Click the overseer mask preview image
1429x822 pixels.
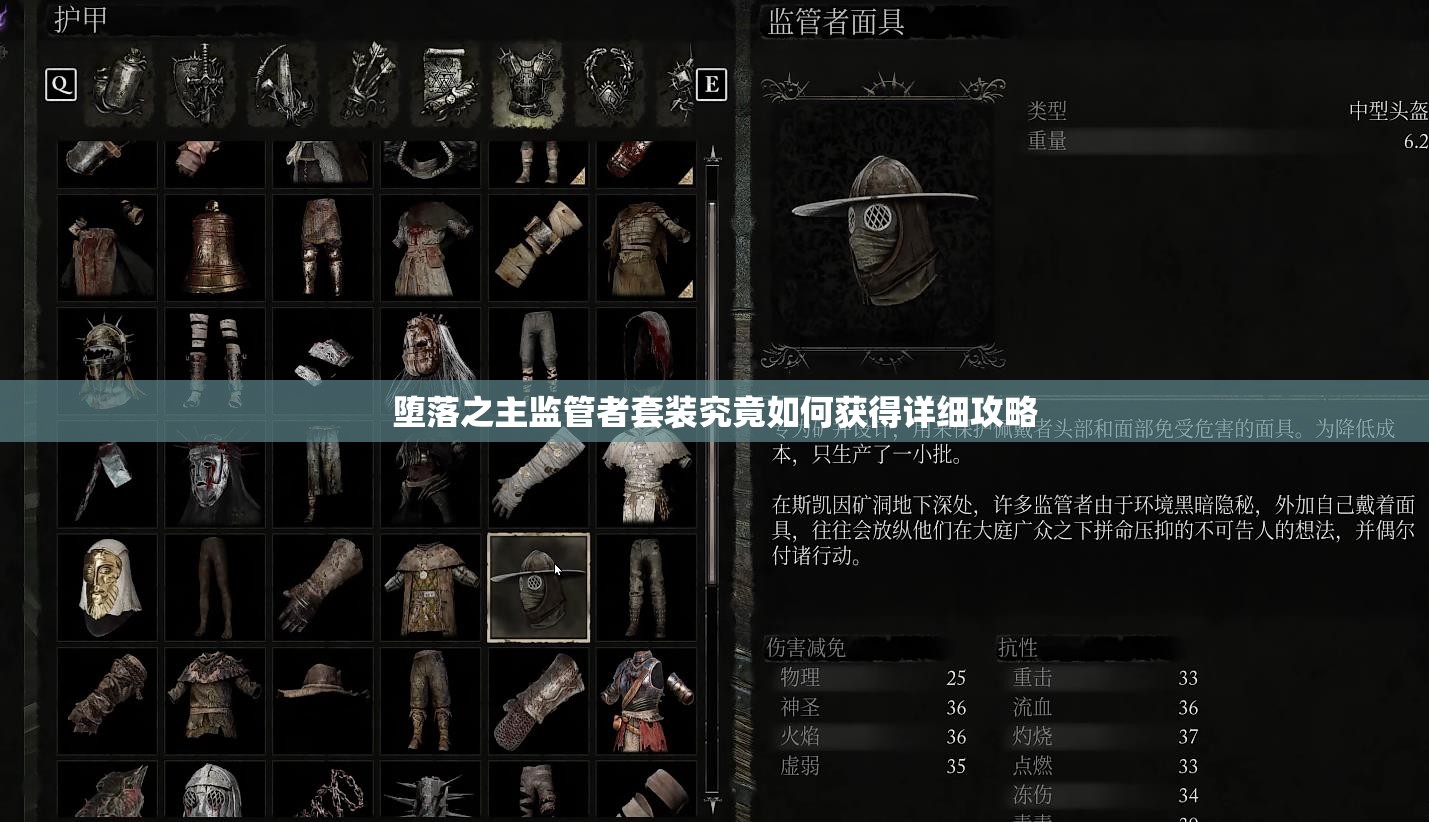[883, 225]
